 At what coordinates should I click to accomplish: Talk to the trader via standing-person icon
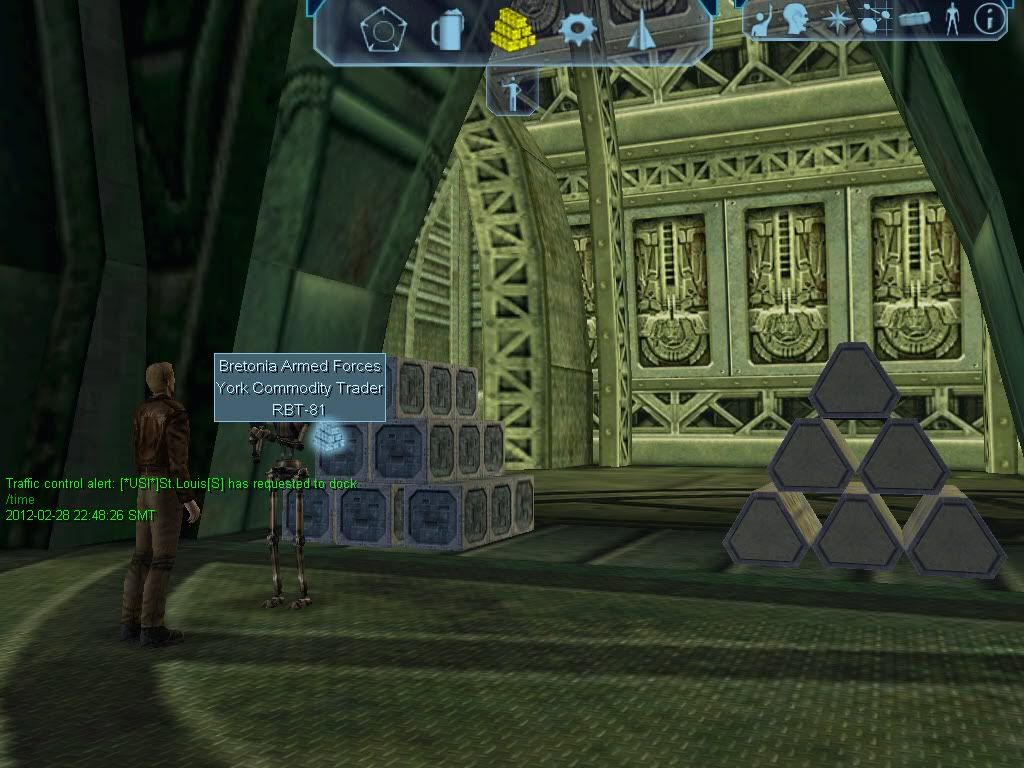(513, 92)
